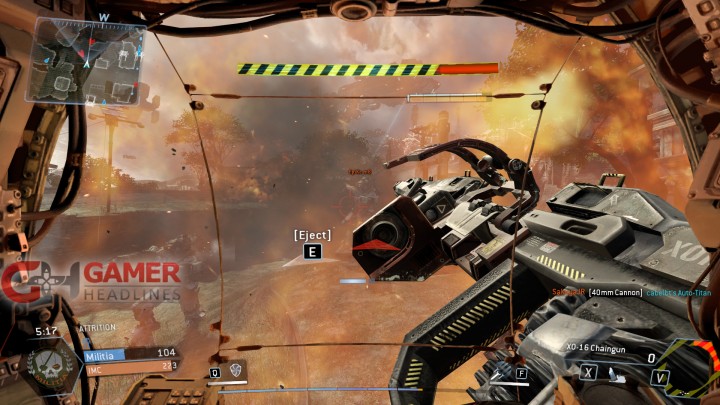720x405 pixels.
Task: Activate the shield tactical ability icon
Action: (236, 369)
